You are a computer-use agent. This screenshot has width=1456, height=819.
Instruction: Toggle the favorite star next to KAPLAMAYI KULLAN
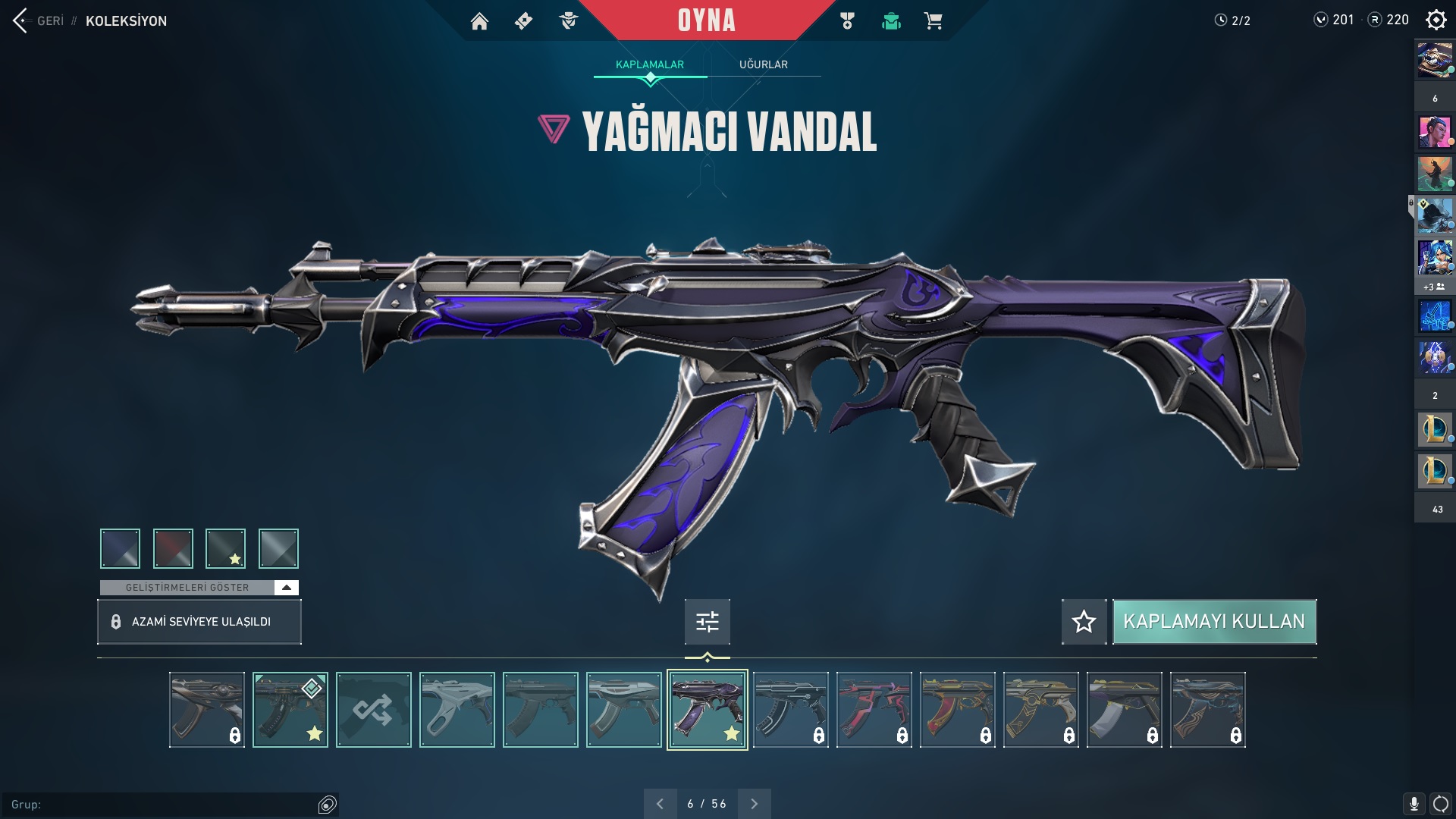[1083, 622]
